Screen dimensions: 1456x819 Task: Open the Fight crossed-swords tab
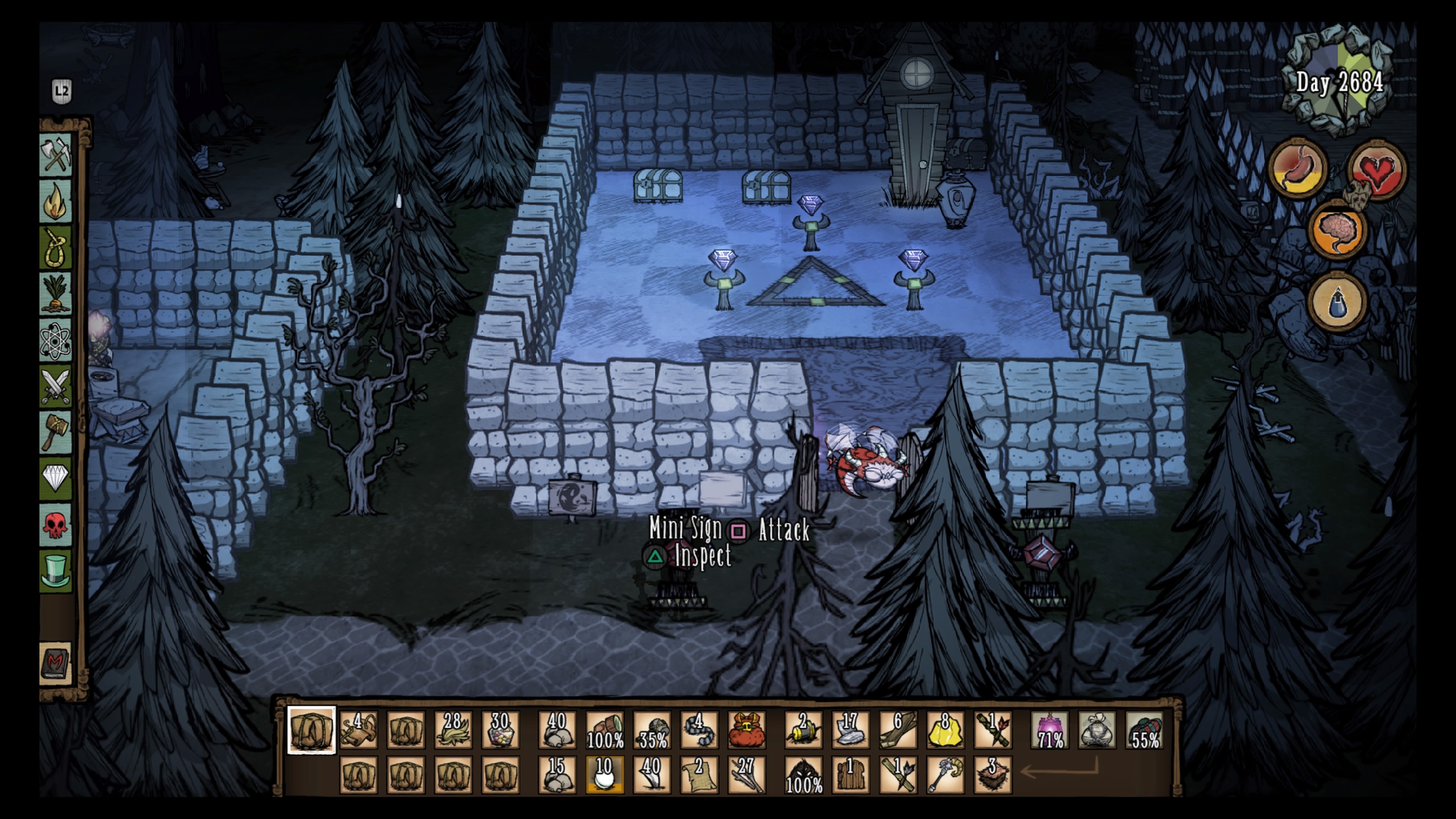(55, 387)
